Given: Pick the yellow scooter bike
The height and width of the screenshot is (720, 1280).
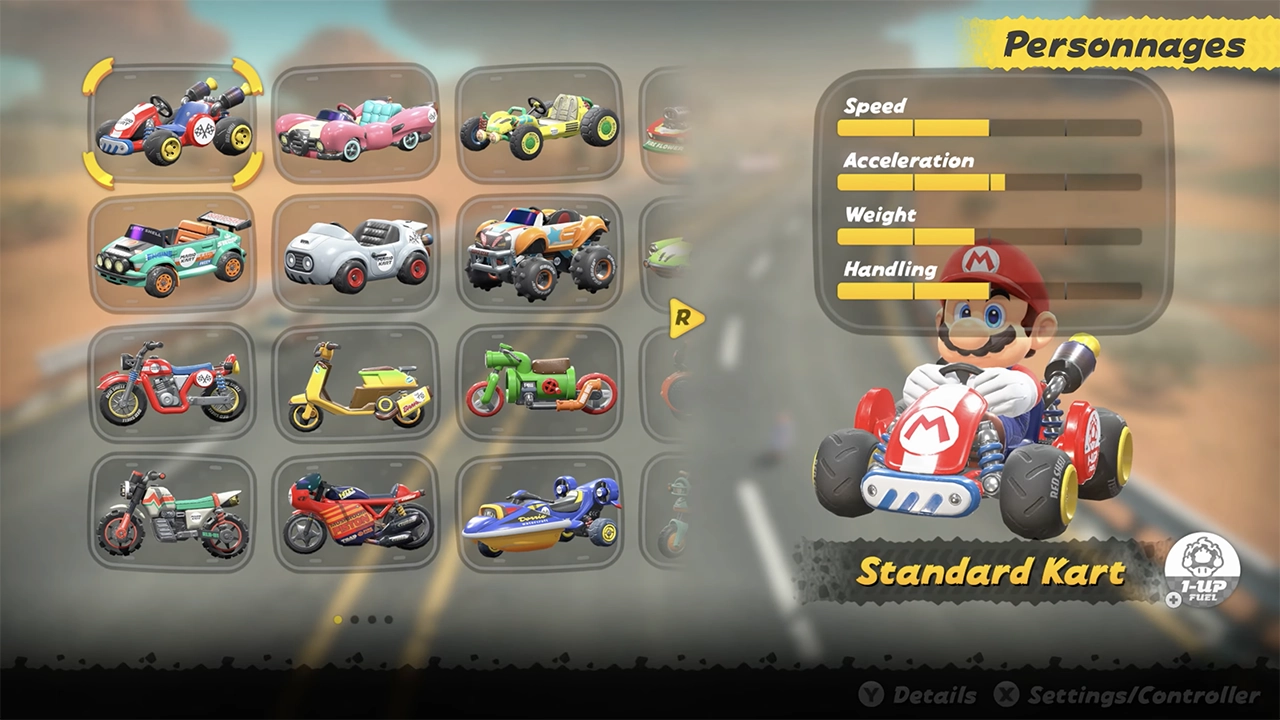Looking at the screenshot, I should [x=357, y=383].
